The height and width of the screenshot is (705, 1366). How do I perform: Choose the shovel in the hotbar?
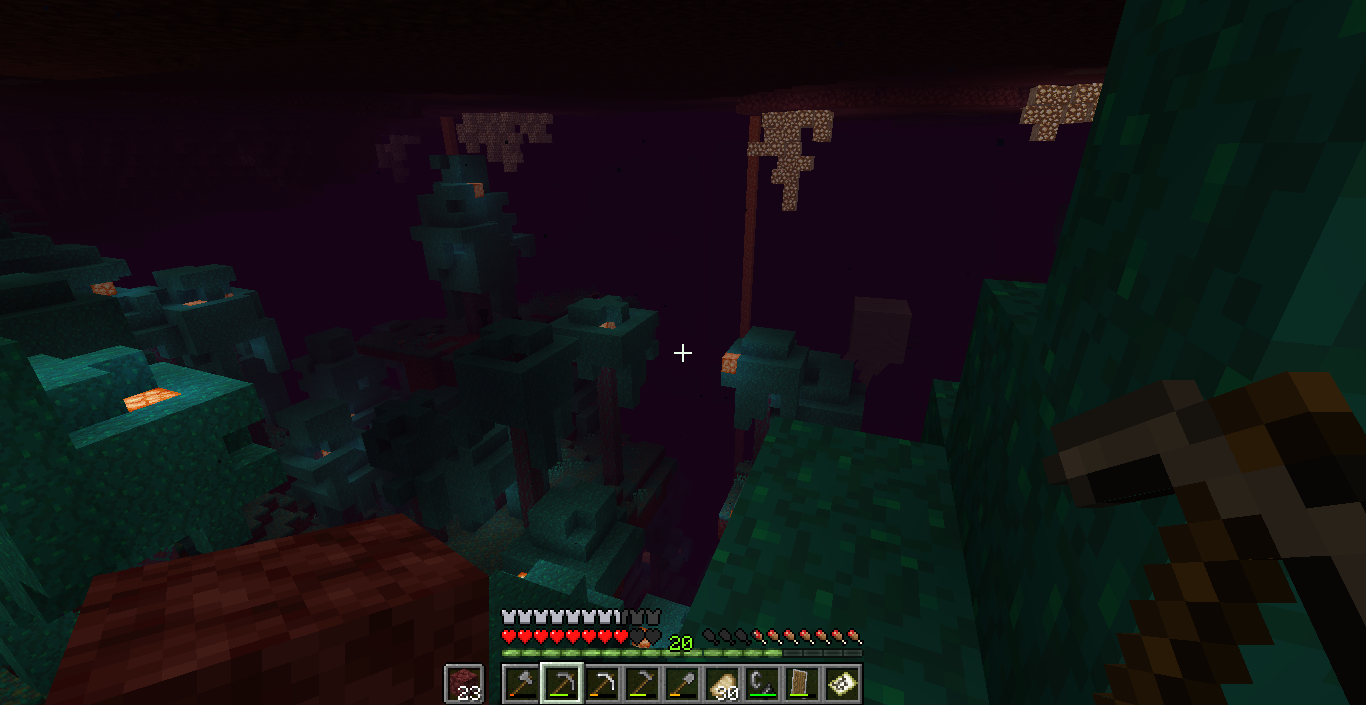682,684
